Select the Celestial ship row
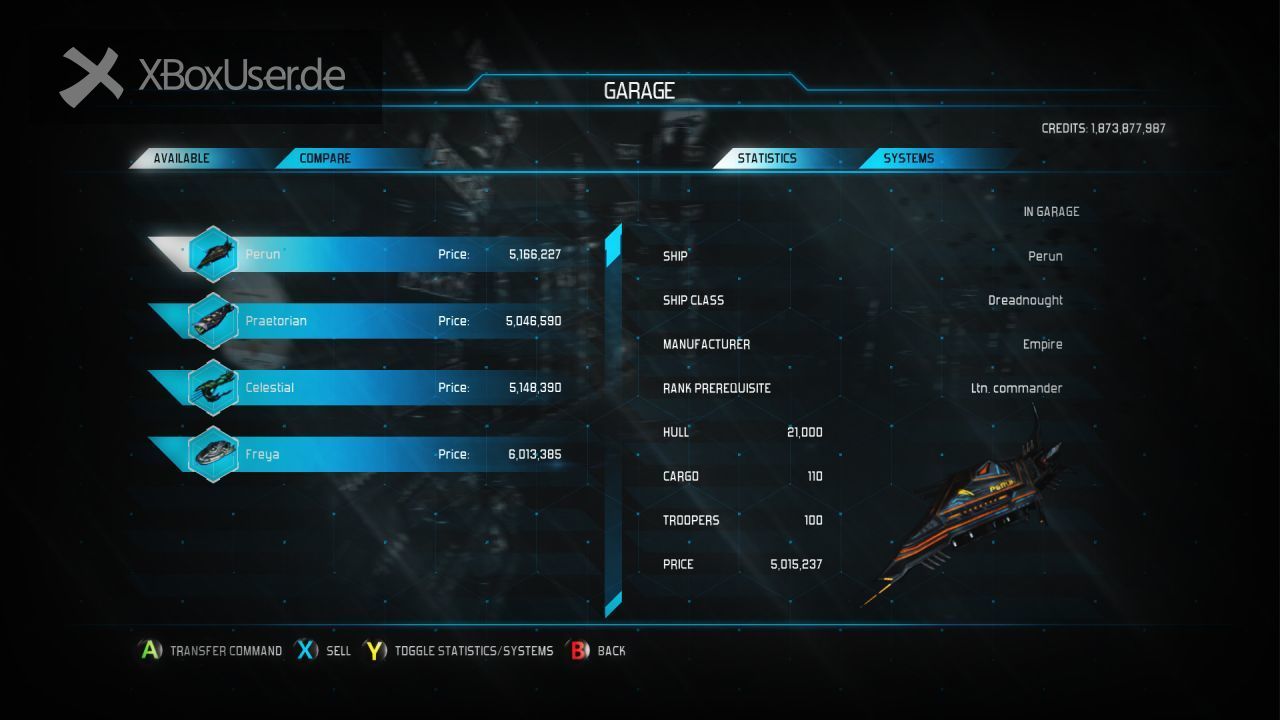Viewport: 1280px width, 720px height. tap(380, 387)
